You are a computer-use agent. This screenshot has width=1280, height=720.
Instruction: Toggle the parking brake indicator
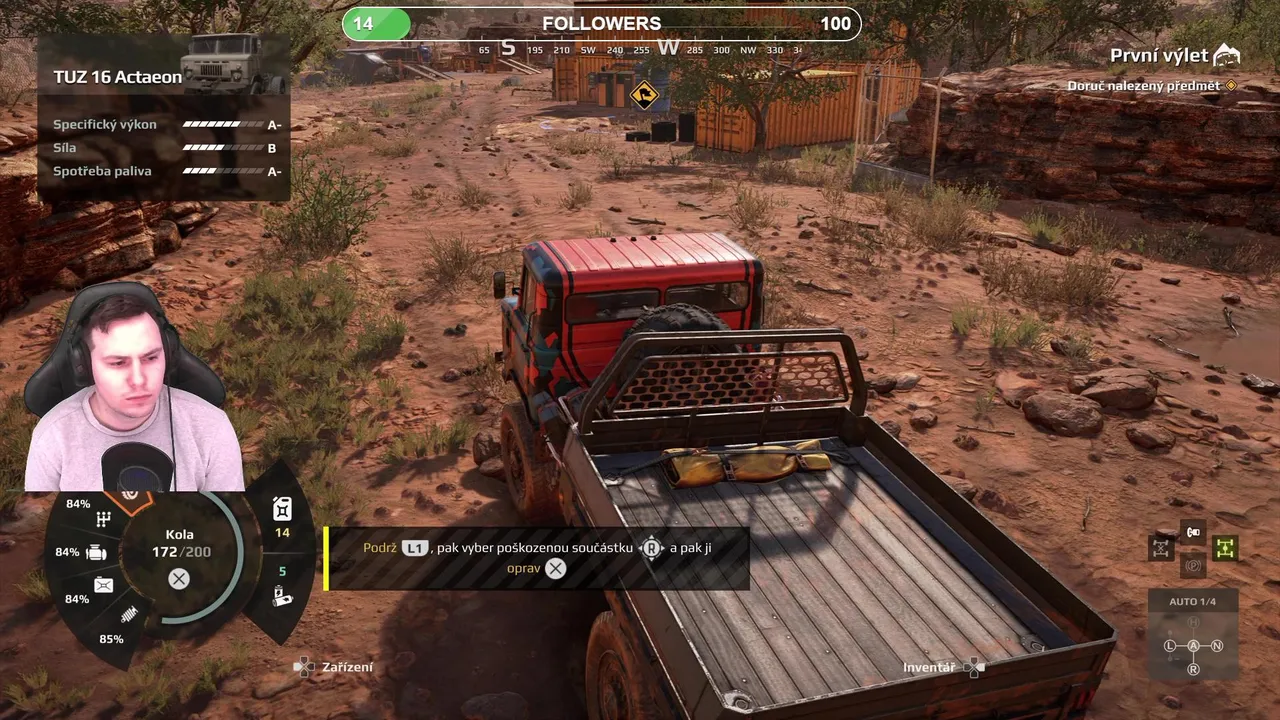tap(1192, 565)
